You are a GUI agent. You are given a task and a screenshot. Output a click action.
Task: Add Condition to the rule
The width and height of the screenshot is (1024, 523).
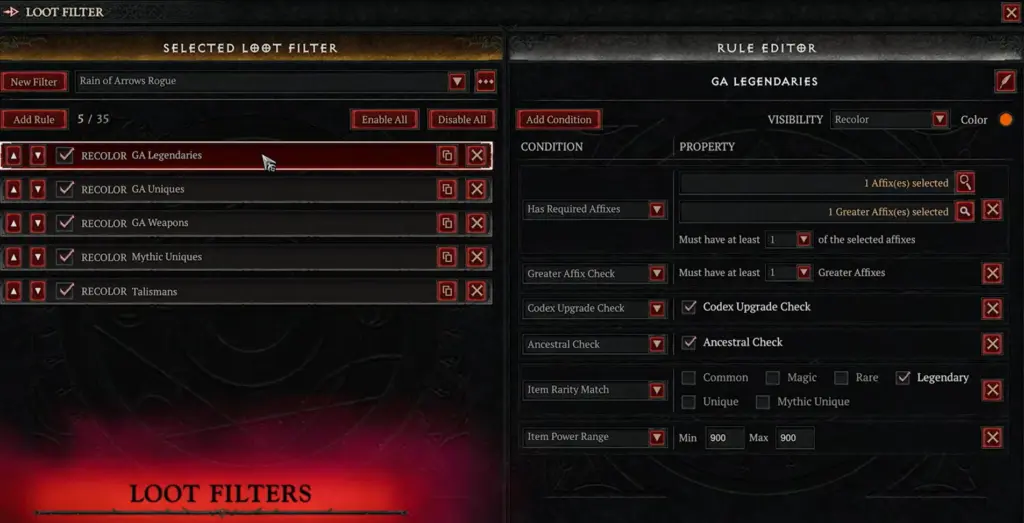[x=559, y=120]
